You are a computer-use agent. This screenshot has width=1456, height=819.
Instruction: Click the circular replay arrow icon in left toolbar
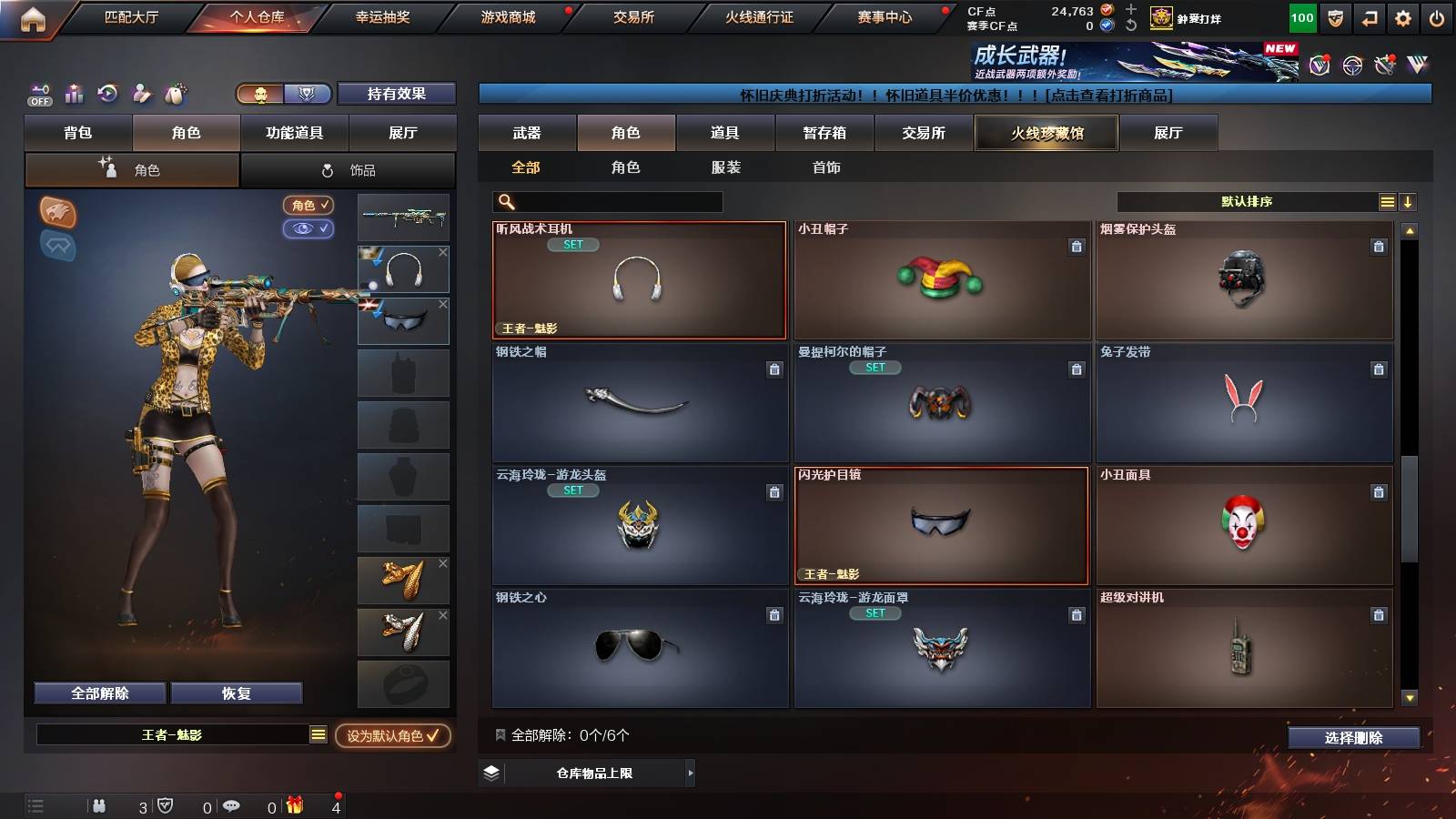(107, 92)
